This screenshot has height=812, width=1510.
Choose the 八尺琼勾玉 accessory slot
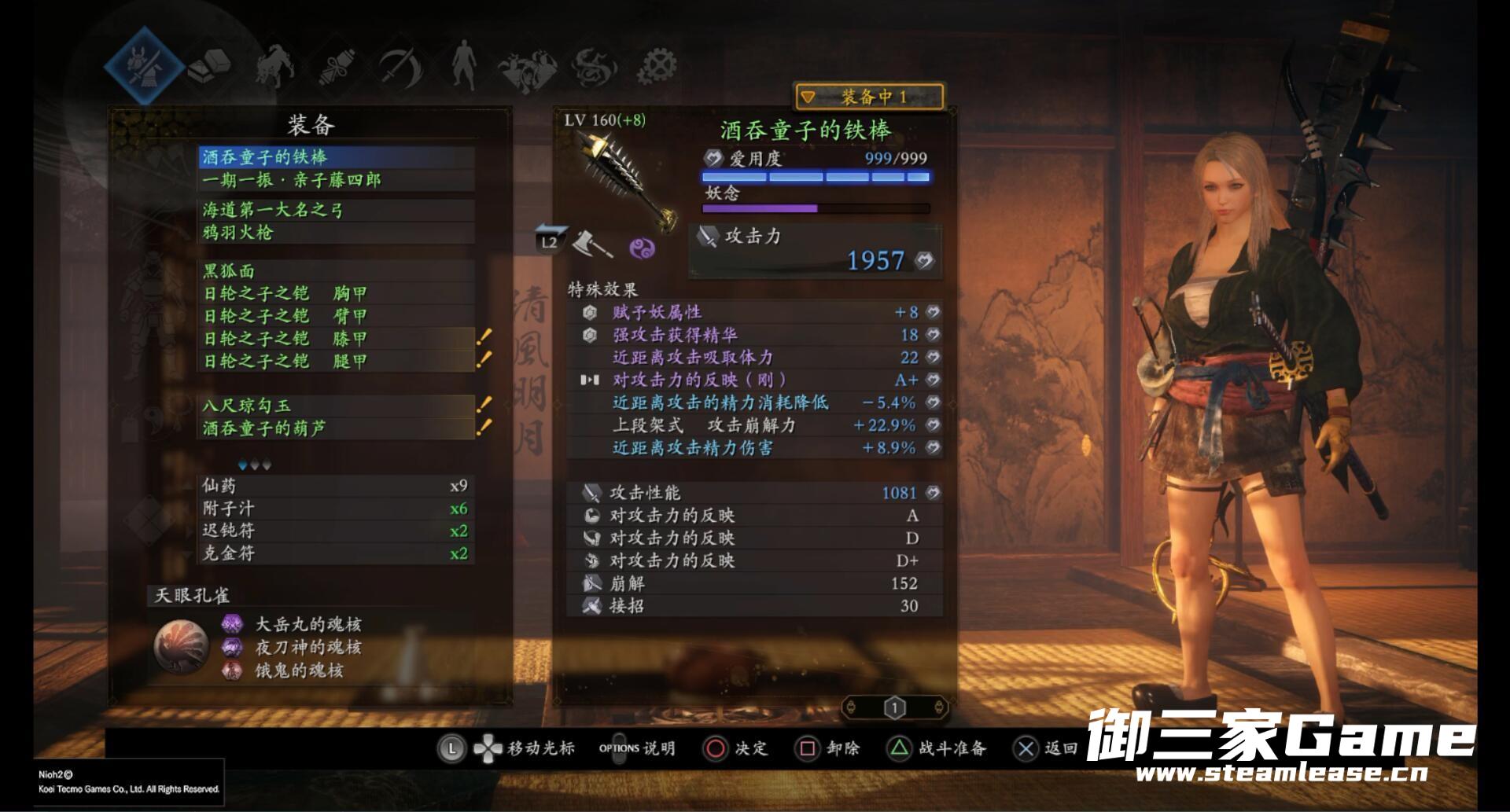[x=337, y=406]
